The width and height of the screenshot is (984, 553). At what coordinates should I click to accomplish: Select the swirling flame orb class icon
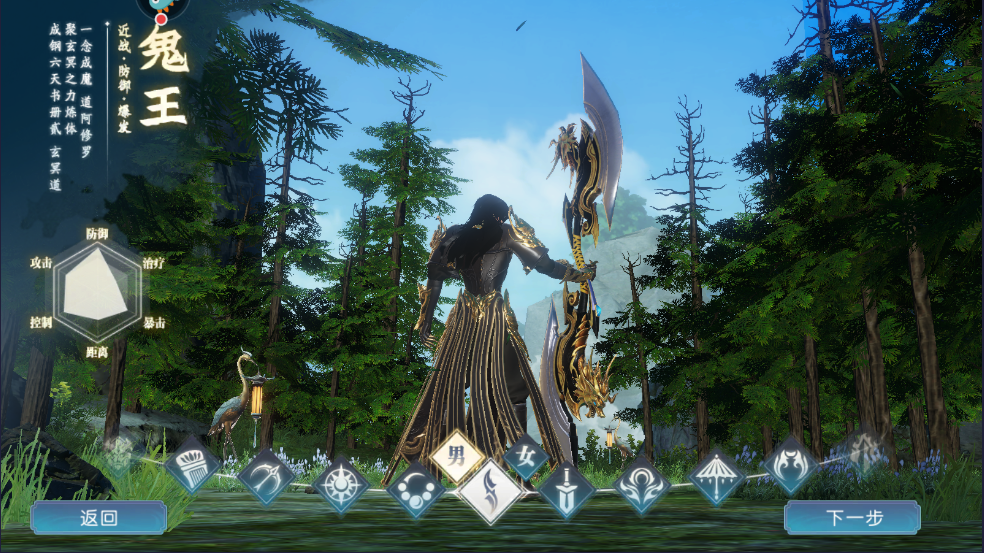(x=641, y=484)
